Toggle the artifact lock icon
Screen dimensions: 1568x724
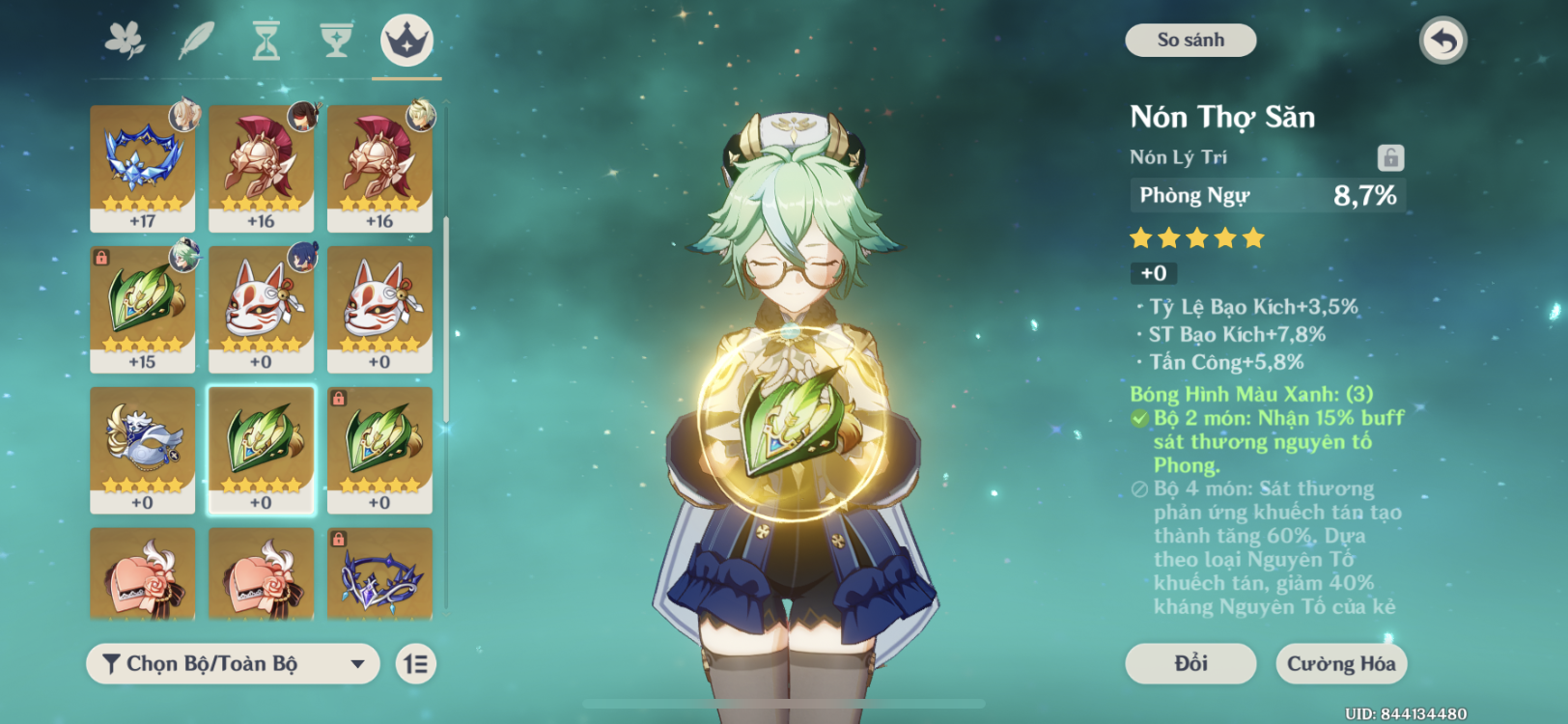[x=1389, y=157]
